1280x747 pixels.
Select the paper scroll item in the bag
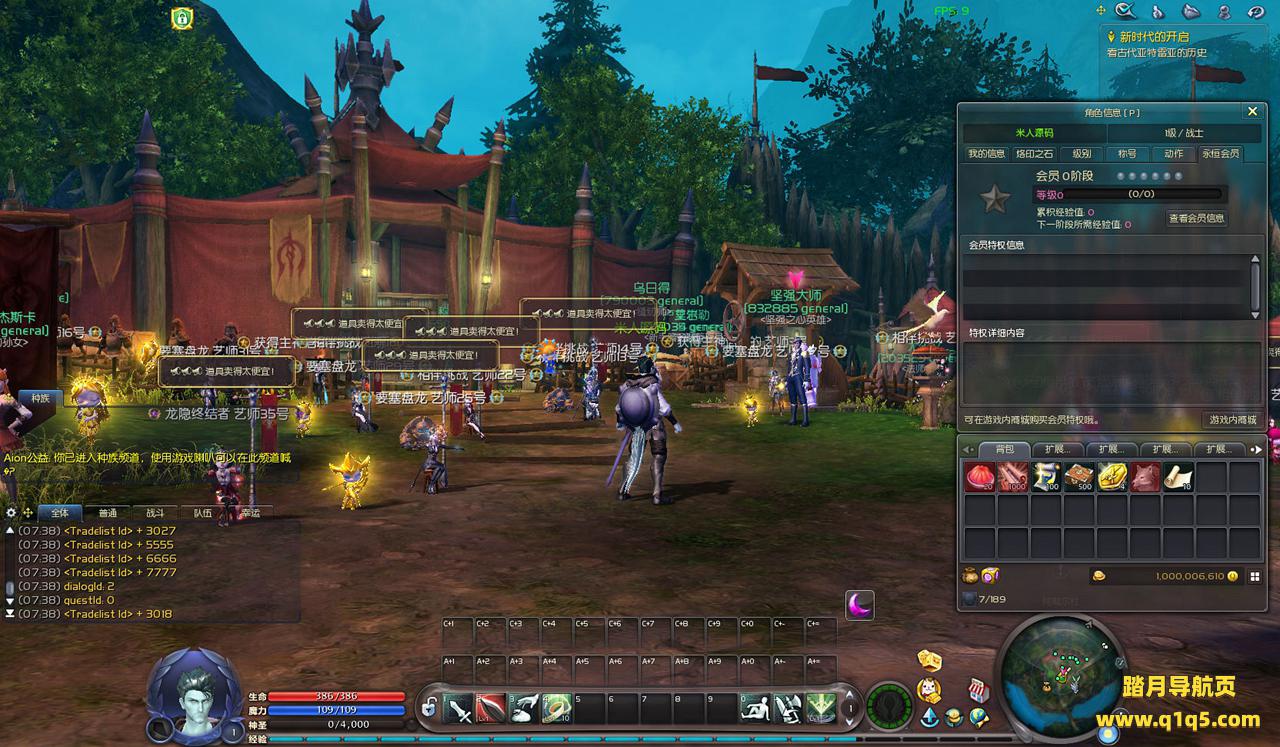(1177, 477)
